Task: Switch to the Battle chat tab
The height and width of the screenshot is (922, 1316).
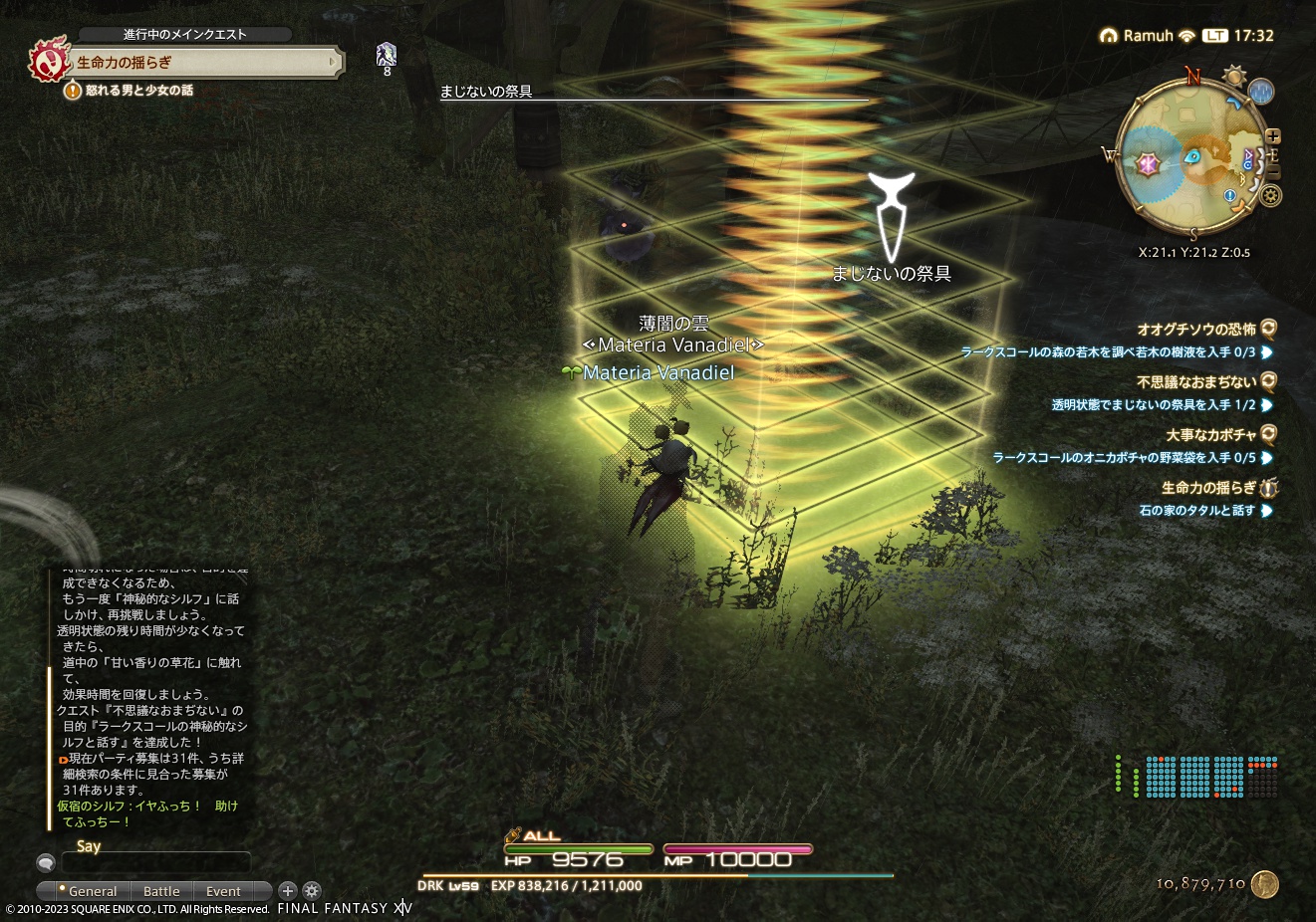Action: click(161, 891)
